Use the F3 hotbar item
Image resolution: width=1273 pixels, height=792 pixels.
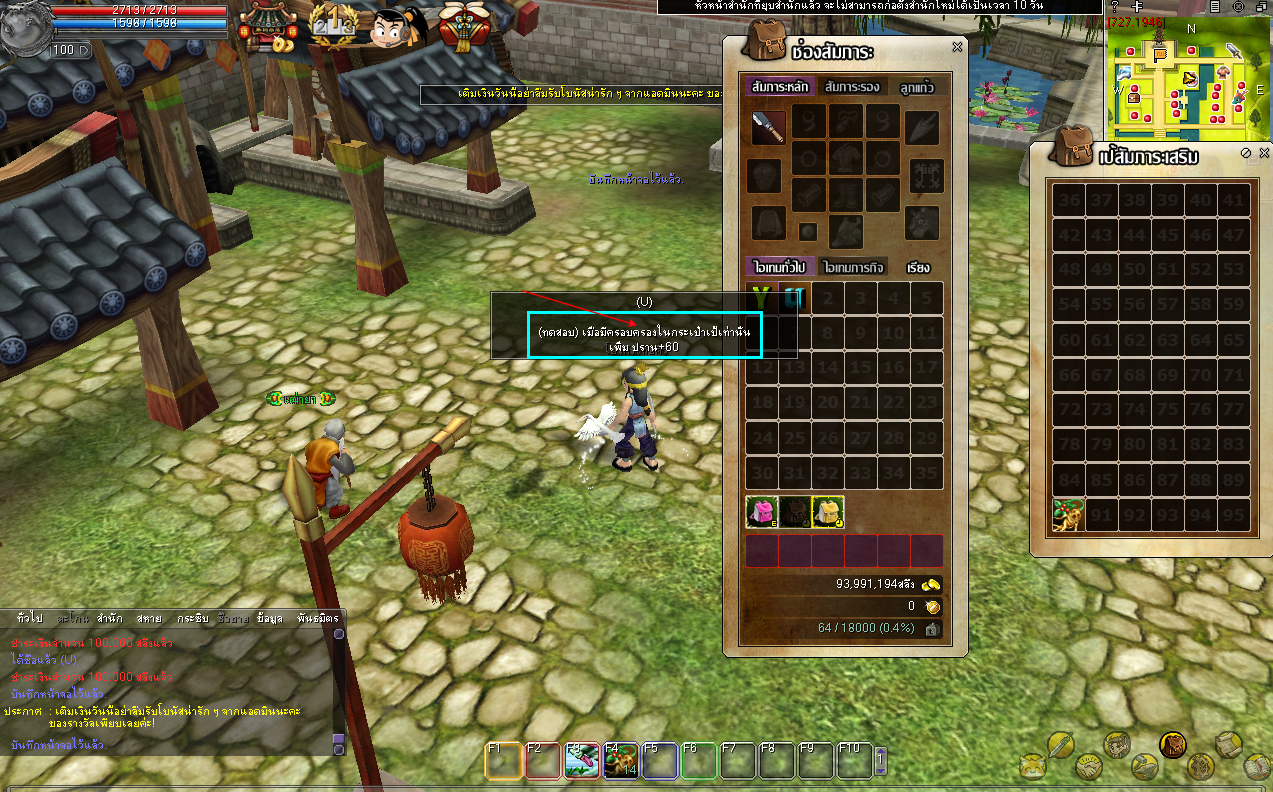pyautogui.click(x=582, y=762)
